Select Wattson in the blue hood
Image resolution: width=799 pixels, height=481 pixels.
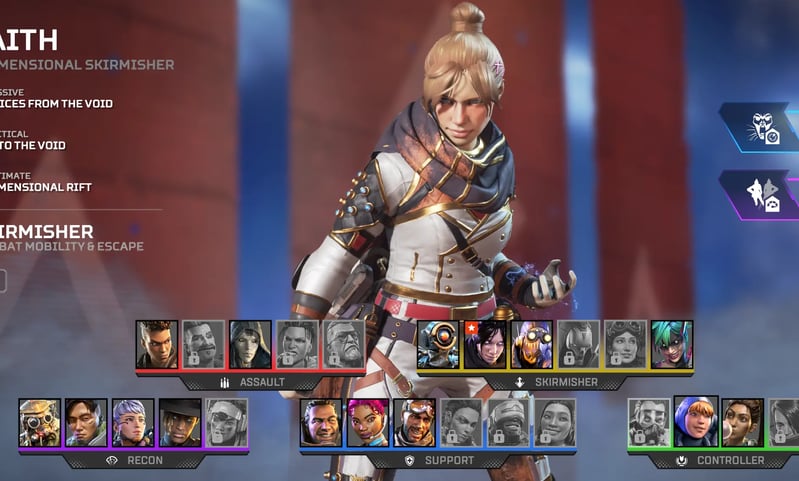(696, 421)
